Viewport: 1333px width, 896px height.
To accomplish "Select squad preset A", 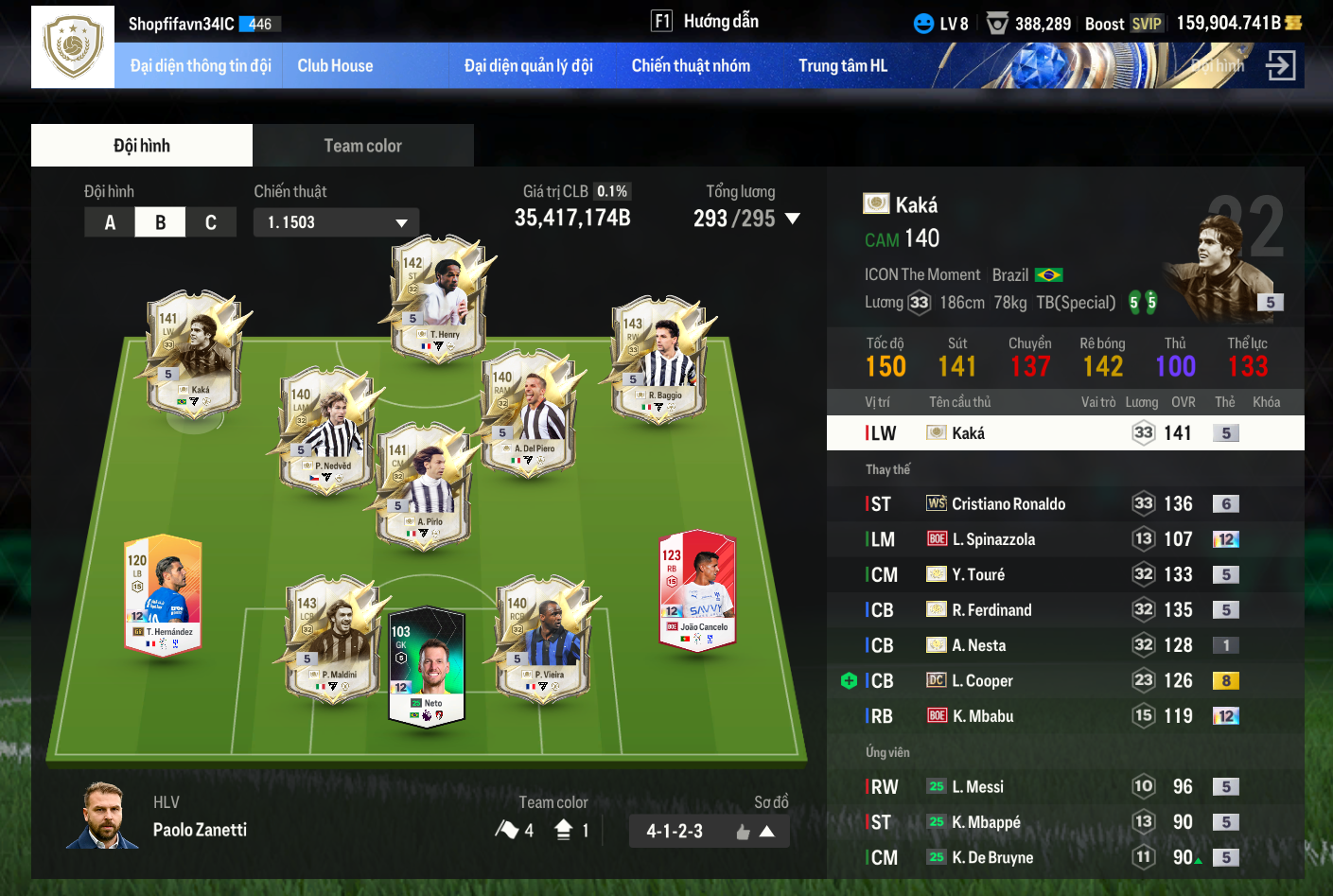I will pos(110,222).
